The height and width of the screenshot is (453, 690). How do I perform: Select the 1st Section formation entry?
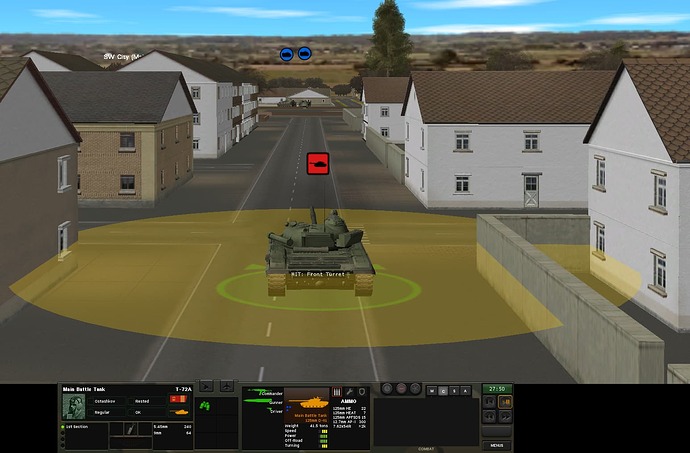click(78, 426)
